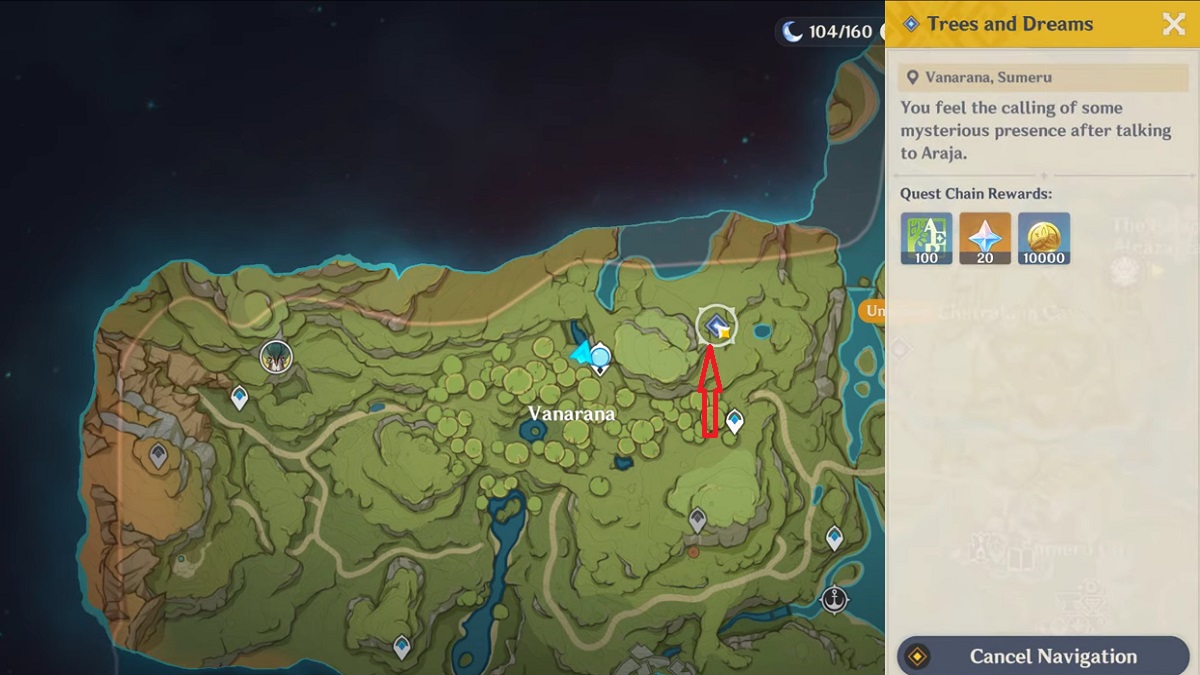Screen dimensions: 1200x675
Task: Click the anchor waverider waypoint marker
Action: (833, 600)
